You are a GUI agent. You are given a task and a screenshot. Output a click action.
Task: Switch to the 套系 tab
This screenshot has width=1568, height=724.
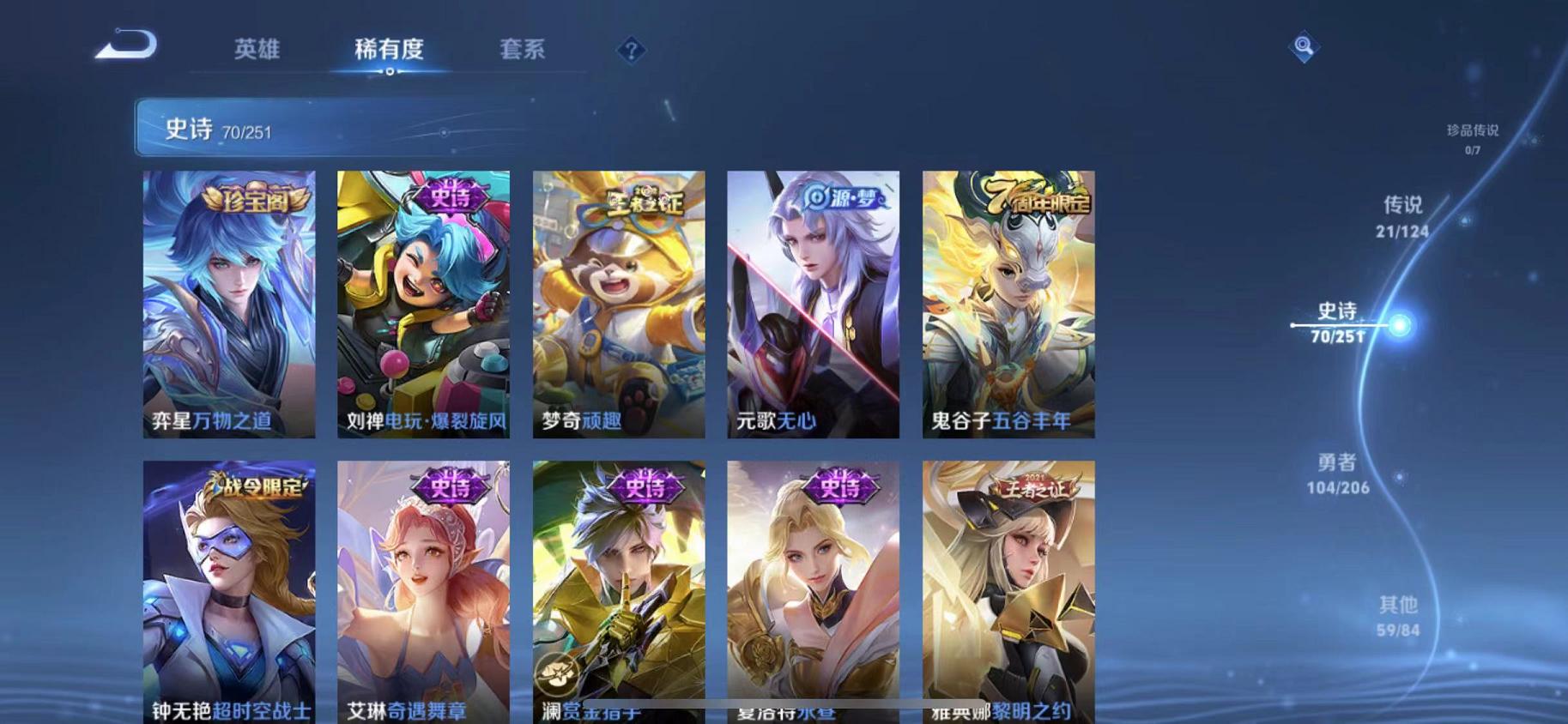click(523, 50)
